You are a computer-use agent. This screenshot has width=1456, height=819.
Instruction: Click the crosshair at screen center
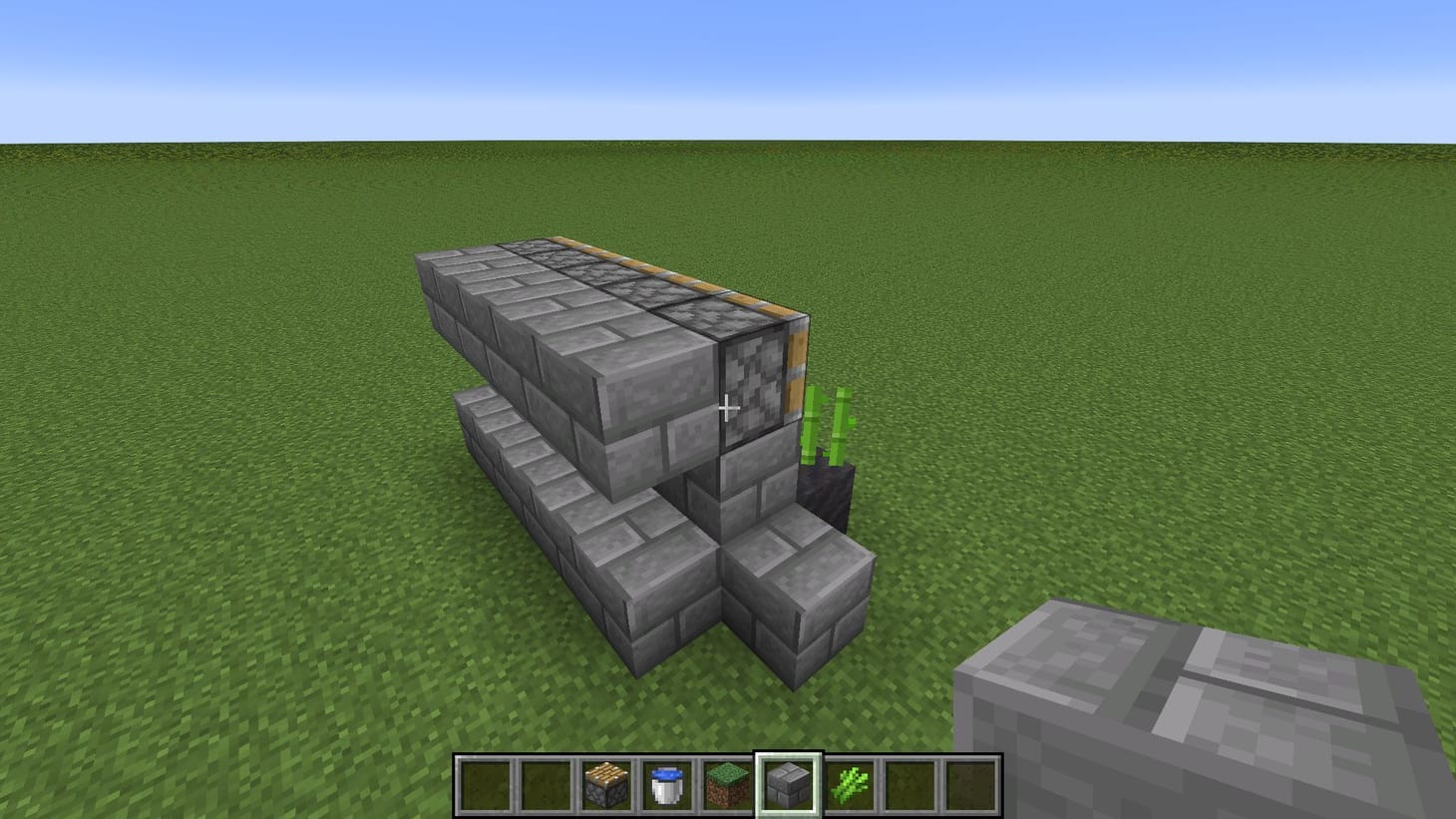[728, 407]
